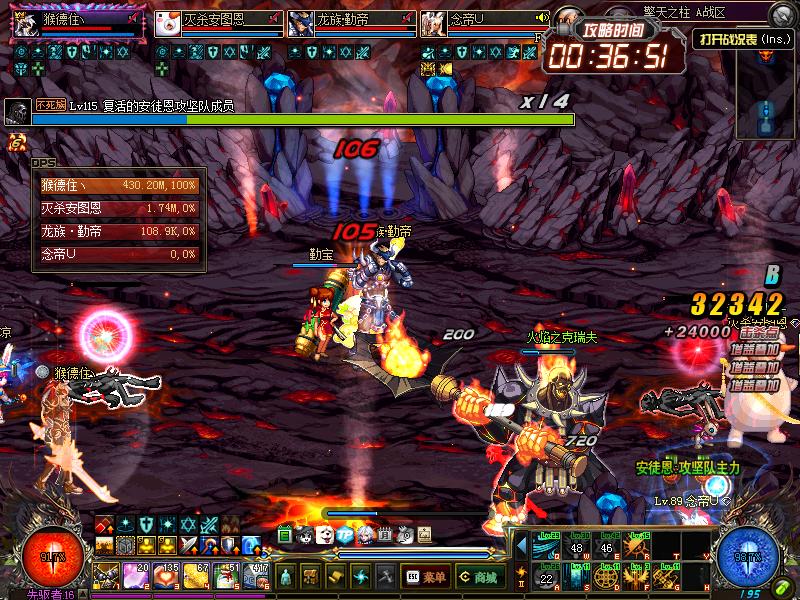Viewport: 800px width, 600px height.
Task: Open the 商城 shop button
Action: [480, 576]
